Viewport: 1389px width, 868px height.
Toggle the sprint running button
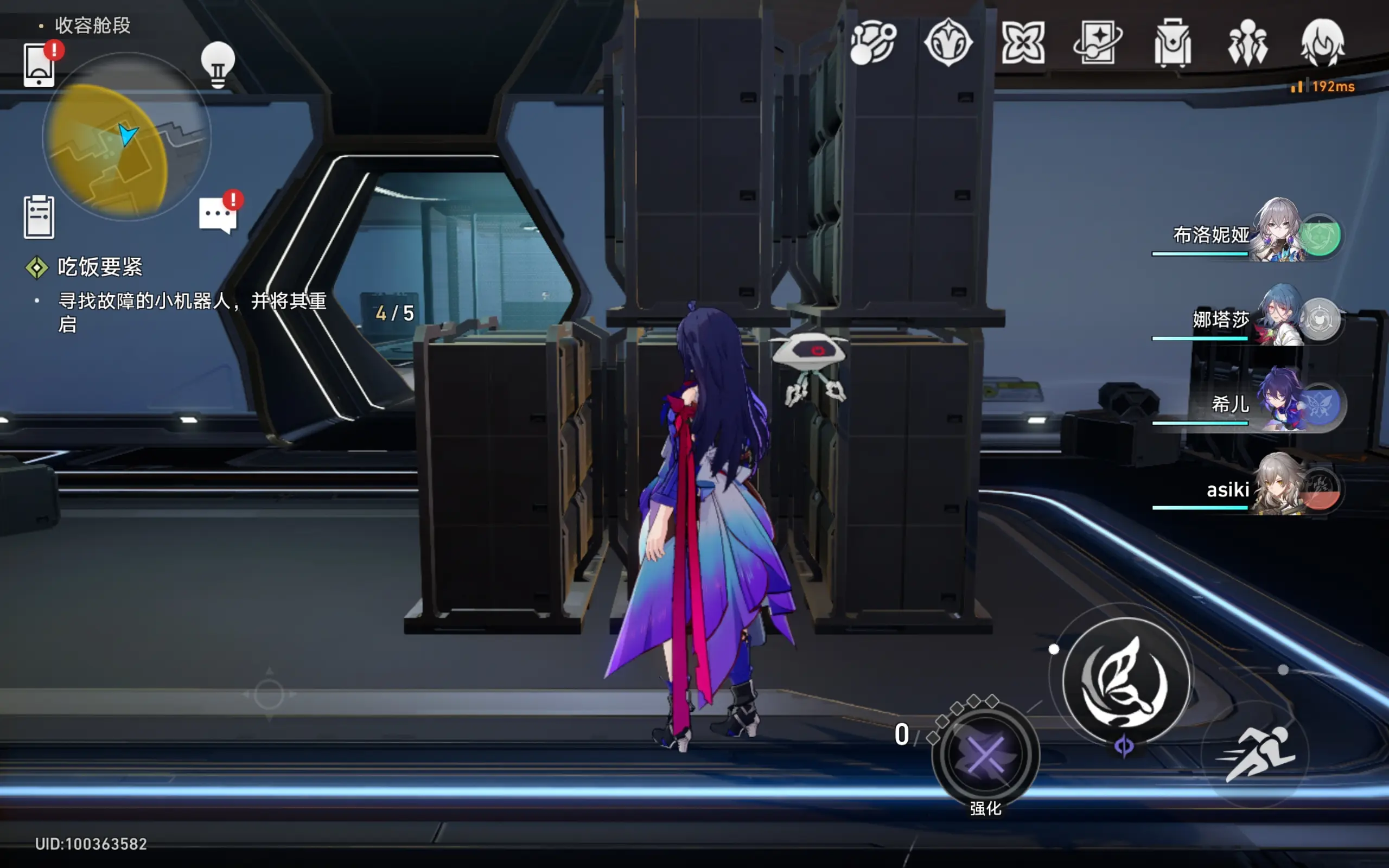click(1257, 753)
